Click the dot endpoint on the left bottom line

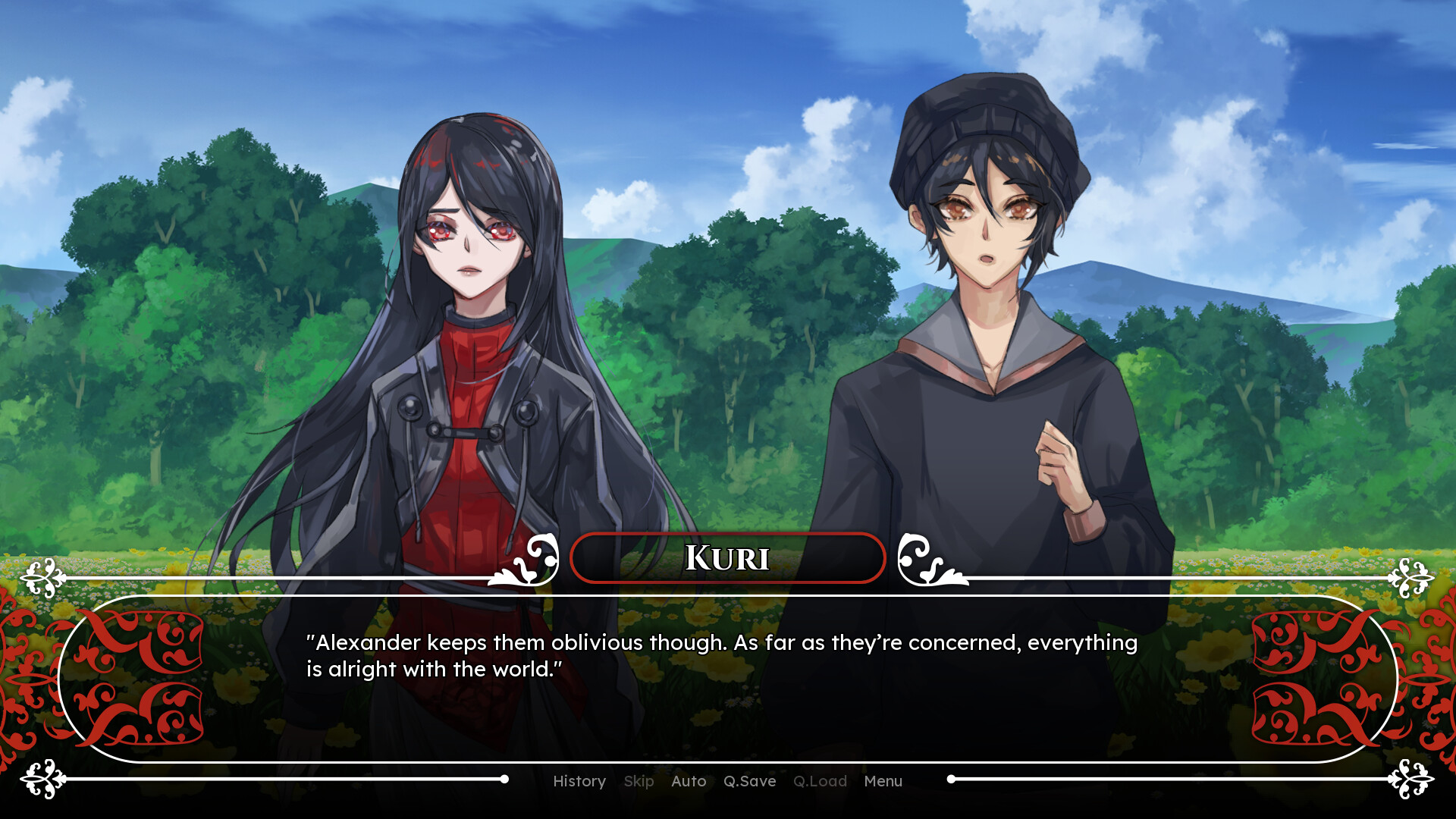504,777
